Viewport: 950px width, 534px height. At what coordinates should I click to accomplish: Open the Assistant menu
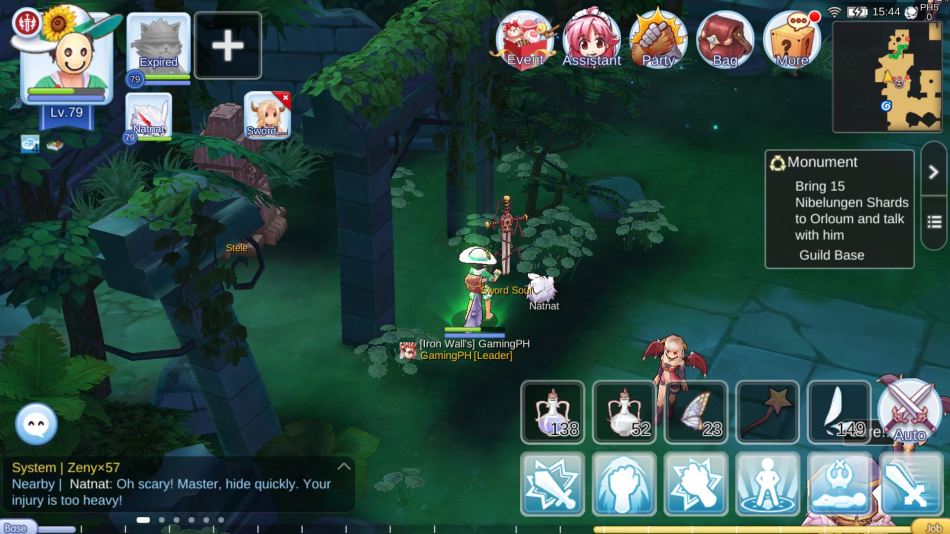click(592, 40)
